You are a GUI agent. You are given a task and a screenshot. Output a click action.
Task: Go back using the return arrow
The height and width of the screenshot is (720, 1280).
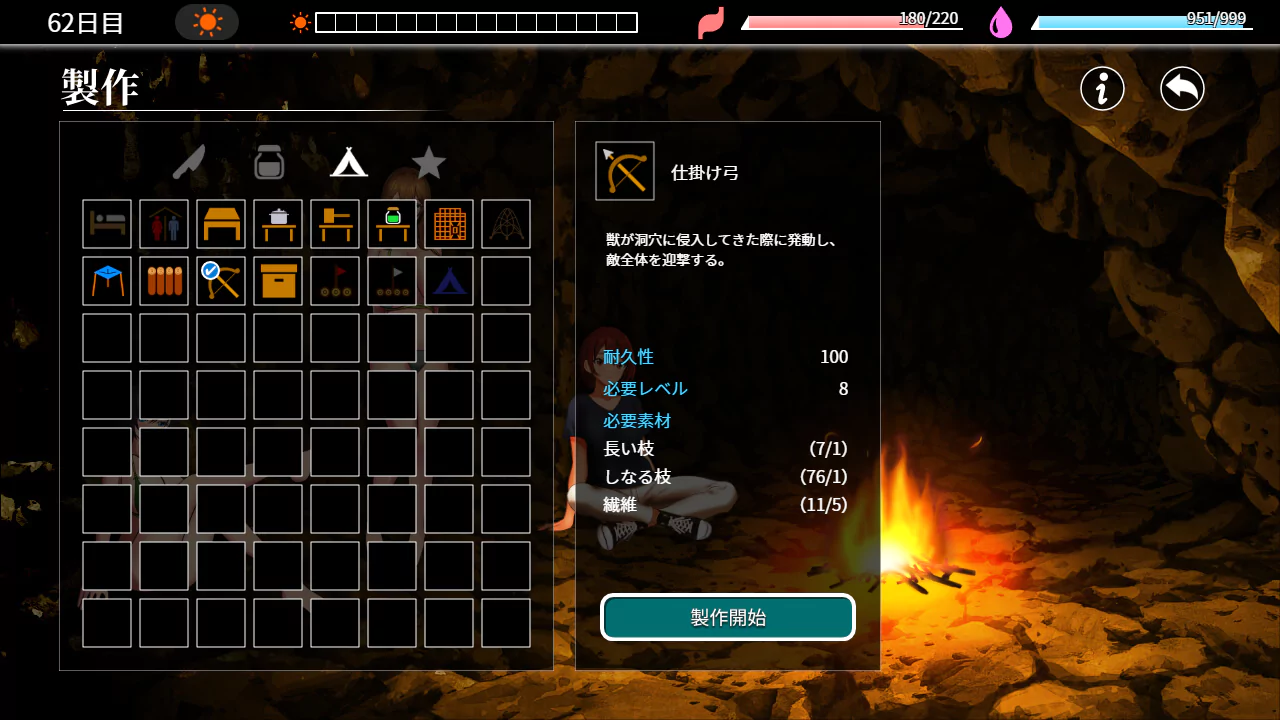1182,89
